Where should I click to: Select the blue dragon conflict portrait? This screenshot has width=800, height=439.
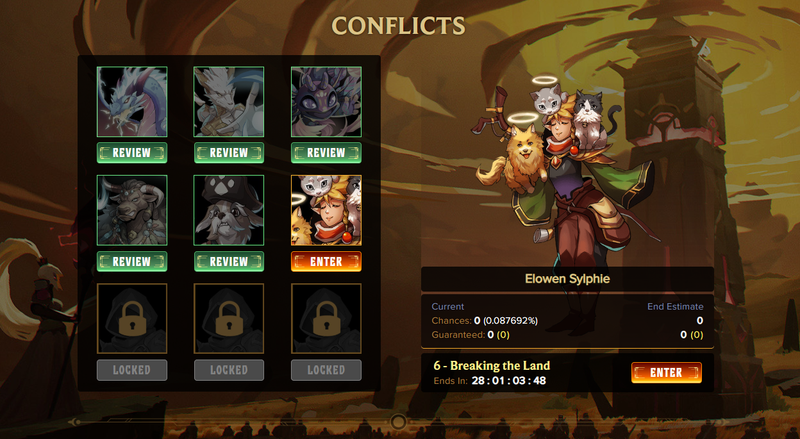132,101
